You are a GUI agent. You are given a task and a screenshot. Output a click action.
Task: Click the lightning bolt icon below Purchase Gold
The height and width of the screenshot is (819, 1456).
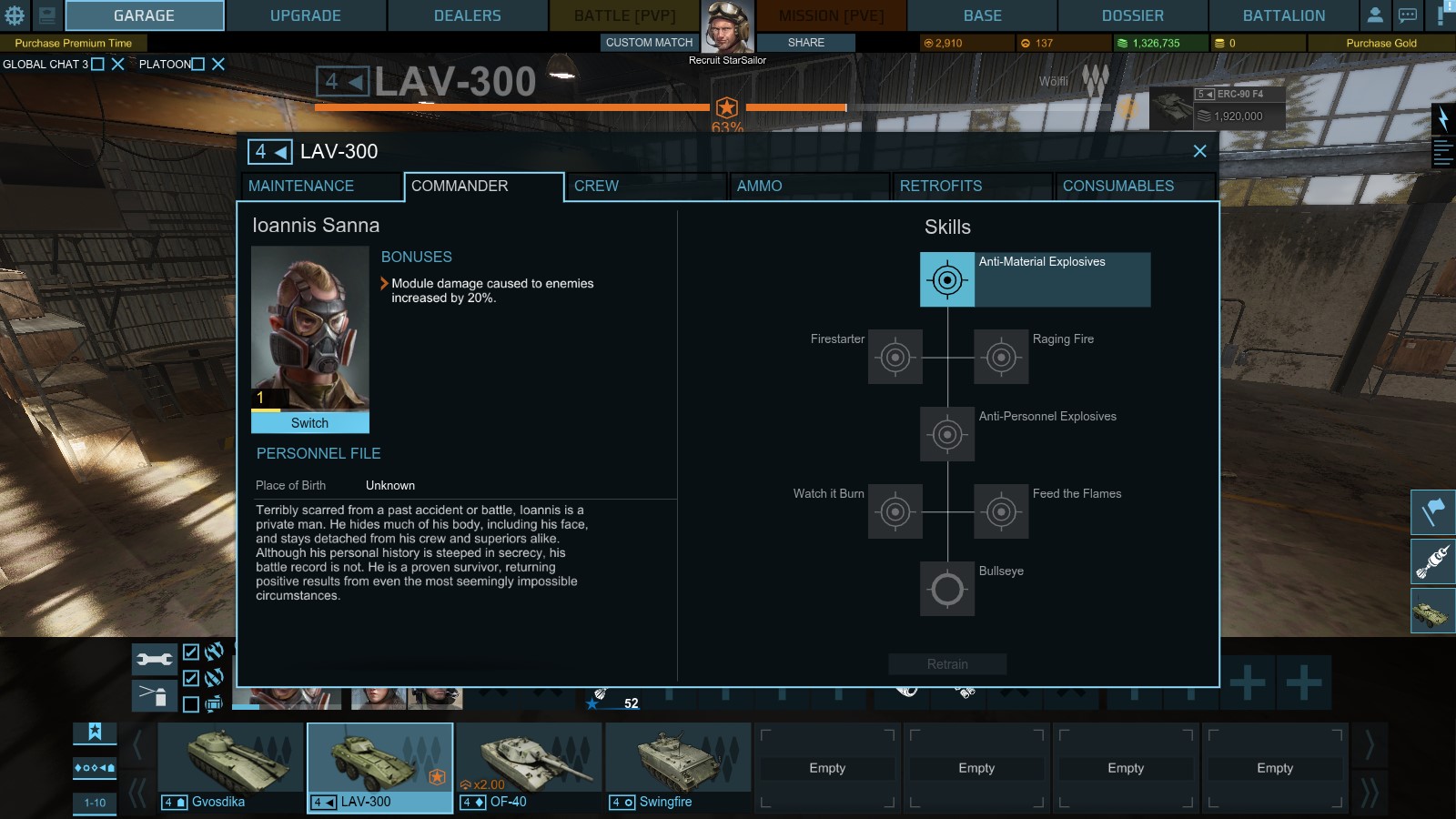[x=1442, y=118]
